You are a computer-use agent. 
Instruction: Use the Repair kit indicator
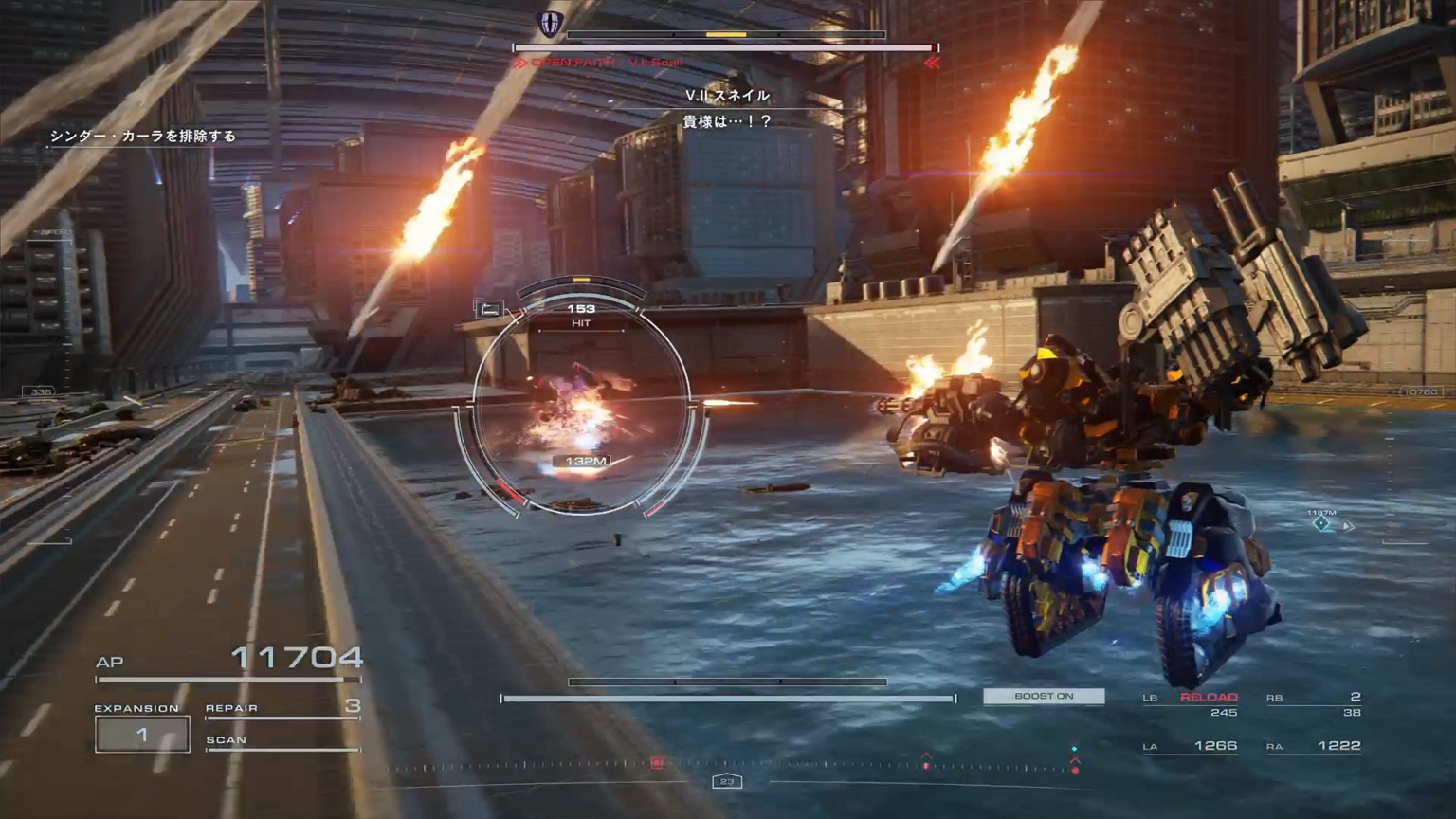282,709
